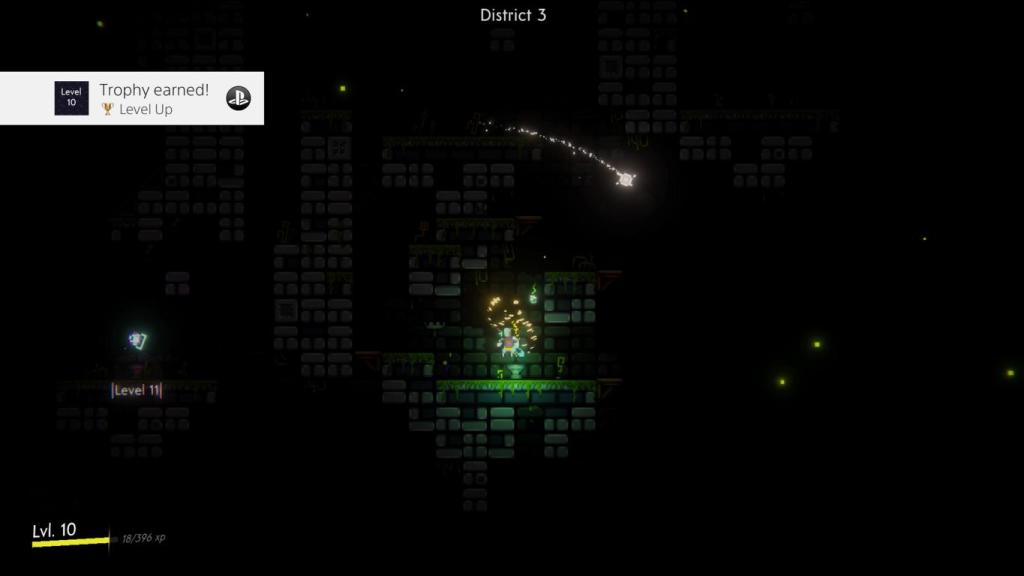
Task: Open the Trophy earned notification
Action: click(x=153, y=98)
